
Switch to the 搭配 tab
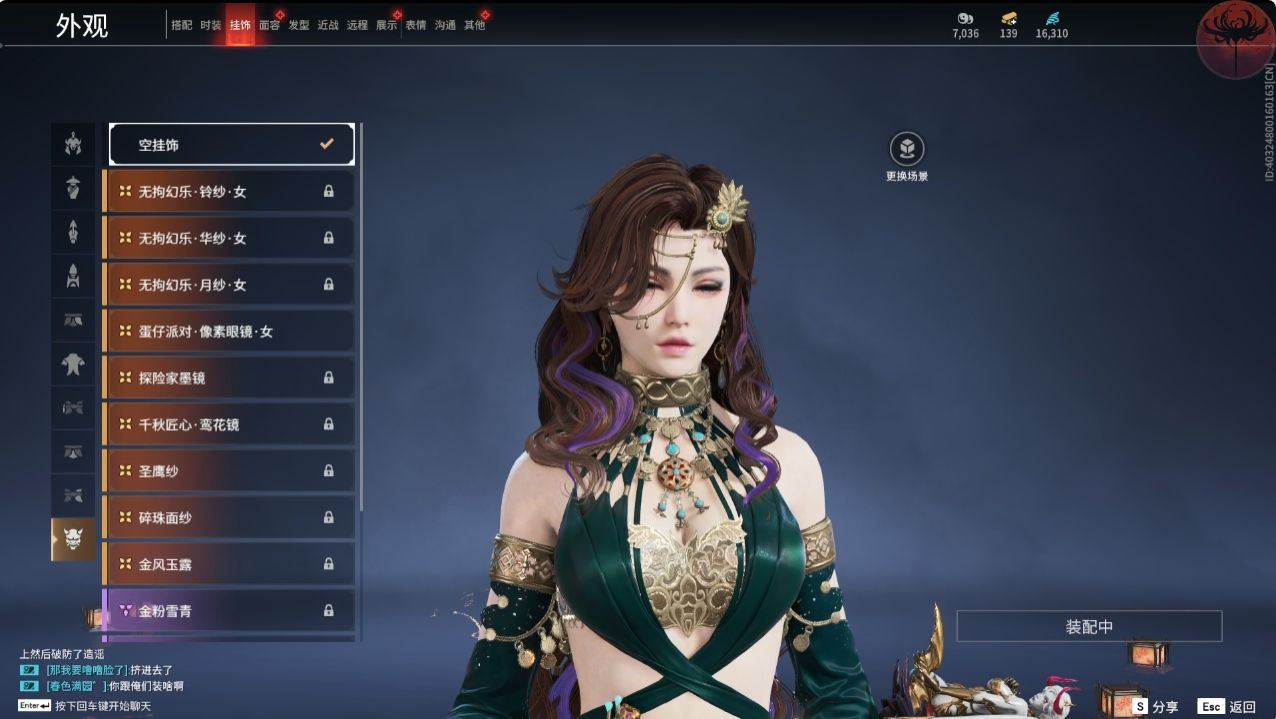181,25
